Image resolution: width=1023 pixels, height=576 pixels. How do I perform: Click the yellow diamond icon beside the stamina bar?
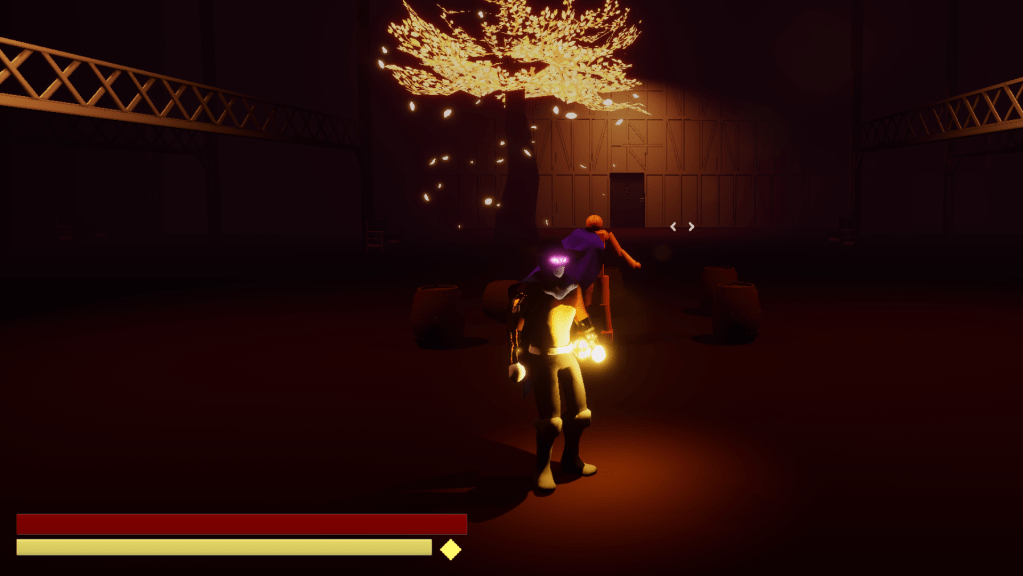(451, 549)
